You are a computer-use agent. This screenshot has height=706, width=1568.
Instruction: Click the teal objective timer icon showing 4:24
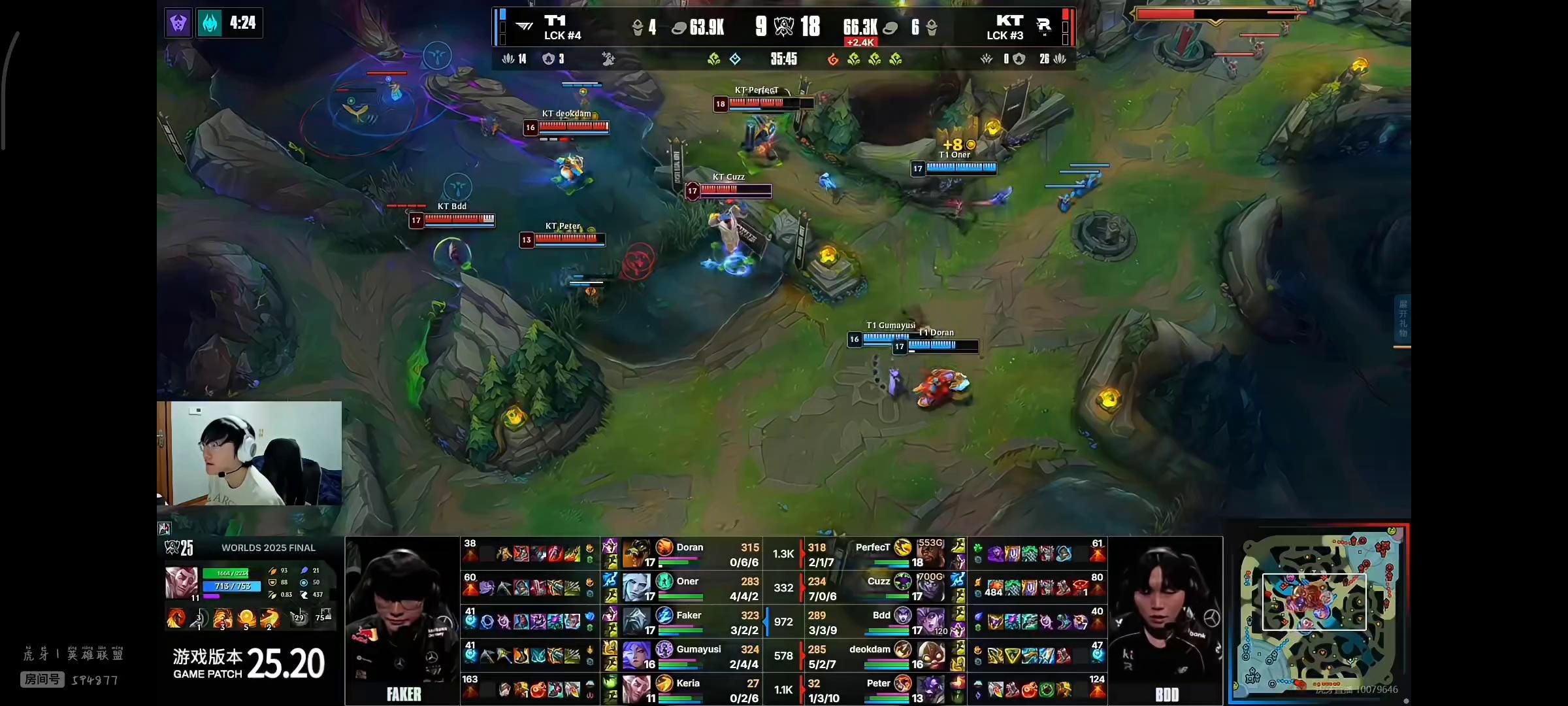(x=210, y=24)
